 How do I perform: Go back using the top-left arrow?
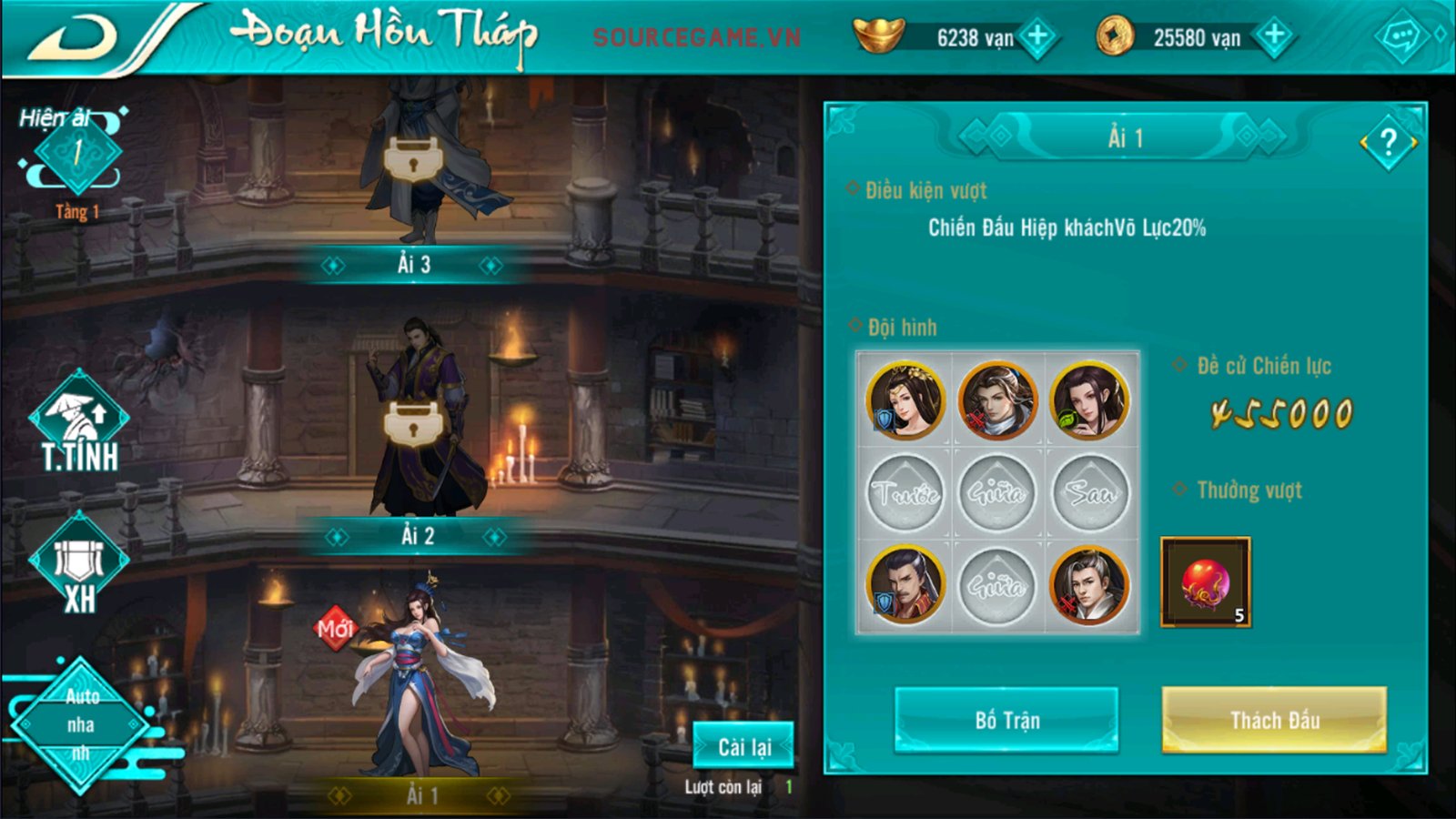coord(75,38)
